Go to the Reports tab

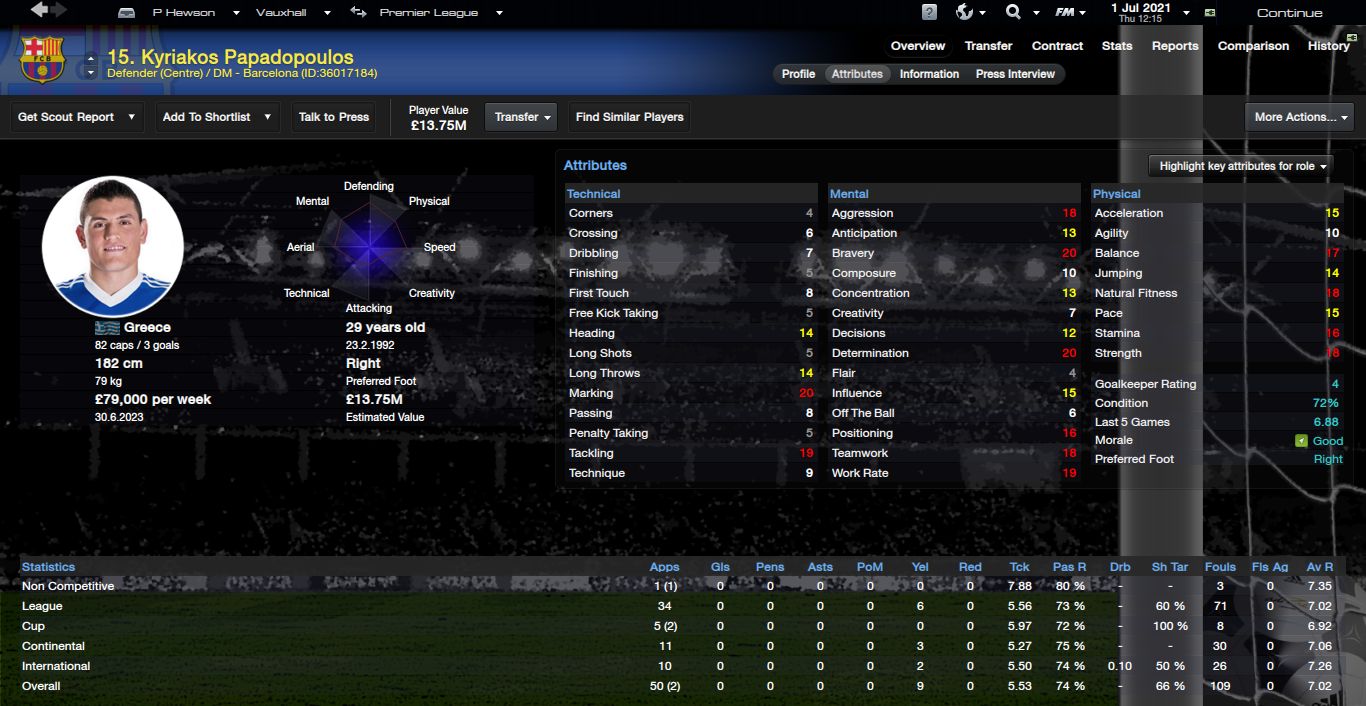point(1175,46)
